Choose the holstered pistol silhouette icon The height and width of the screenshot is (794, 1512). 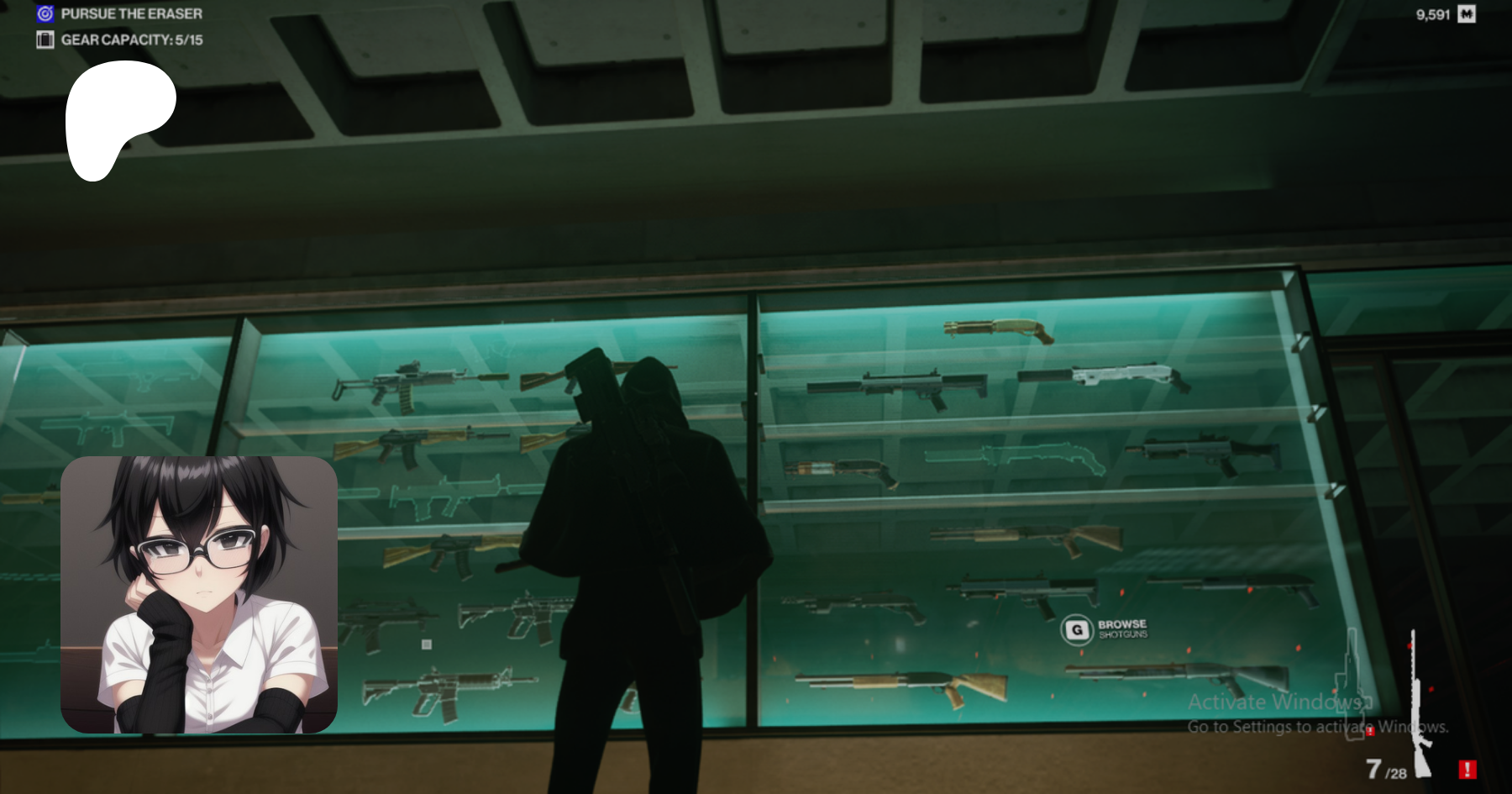1352,682
